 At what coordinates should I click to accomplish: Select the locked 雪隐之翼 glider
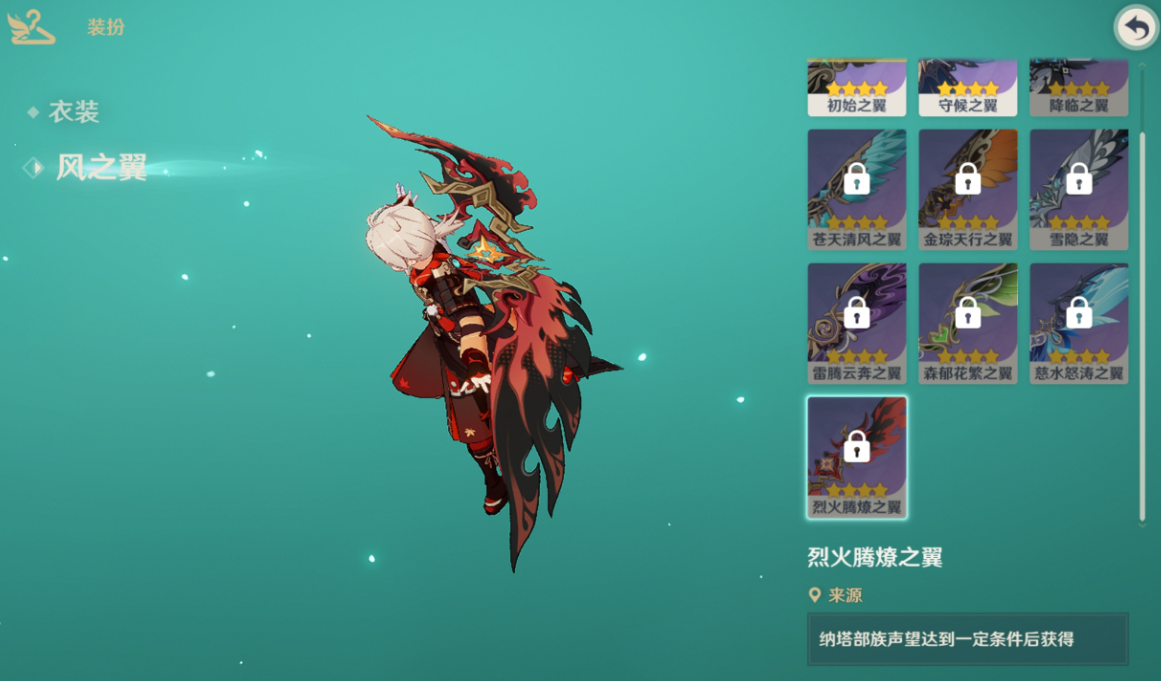point(1079,189)
